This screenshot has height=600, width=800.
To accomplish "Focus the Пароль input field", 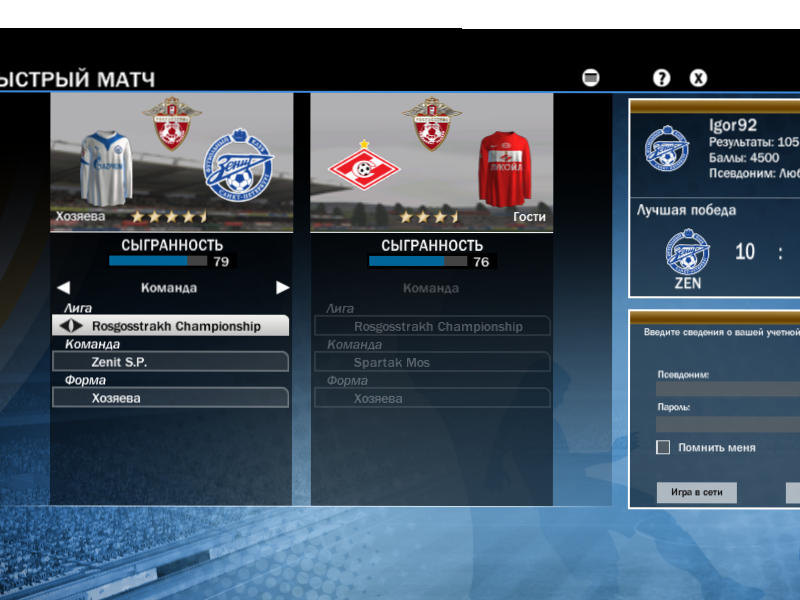I will 728,423.
